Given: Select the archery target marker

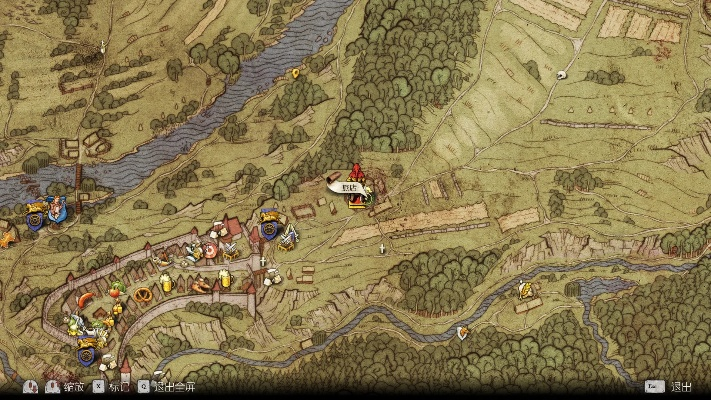Looking at the screenshot, I should pyautogui.click(x=212, y=250).
